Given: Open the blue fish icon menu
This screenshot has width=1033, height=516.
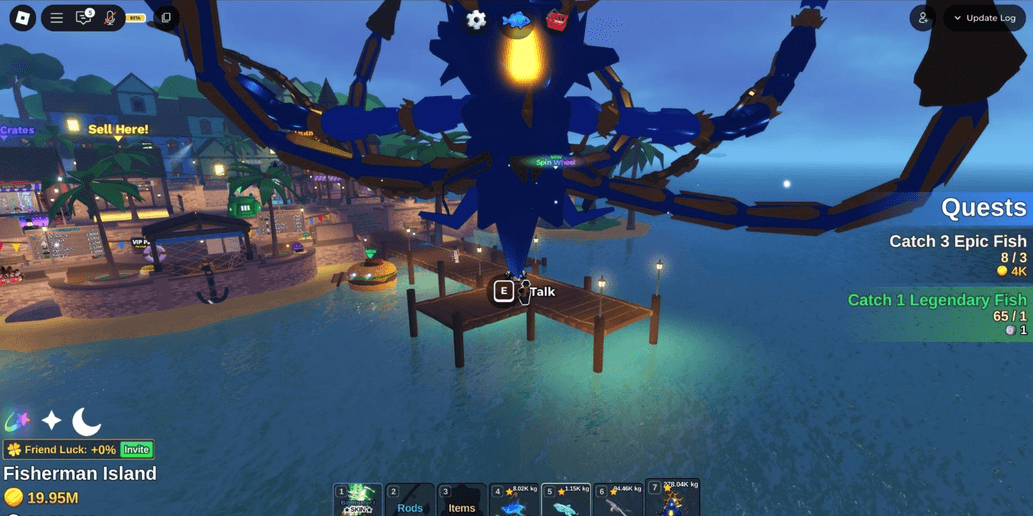Looking at the screenshot, I should pyautogui.click(x=516, y=20).
